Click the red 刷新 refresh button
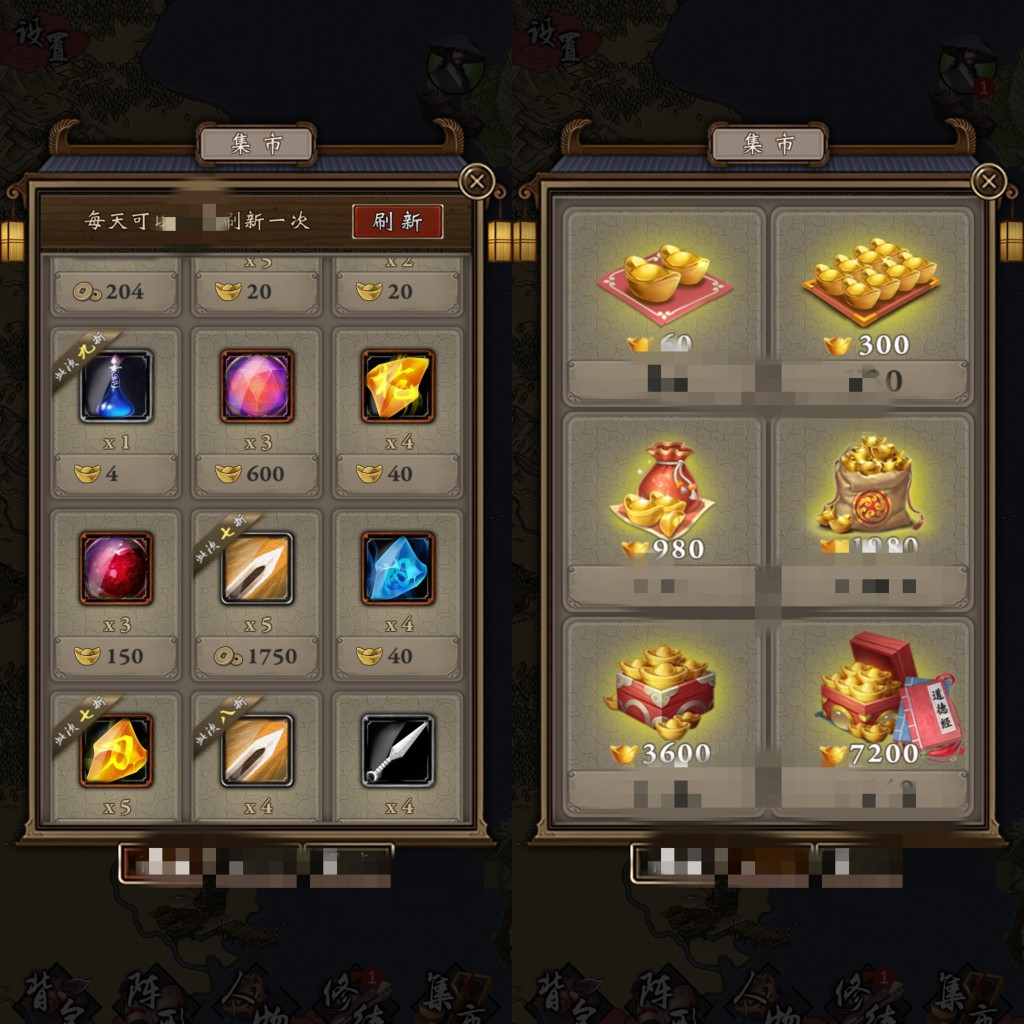The width and height of the screenshot is (1024, 1024). click(397, 221)
